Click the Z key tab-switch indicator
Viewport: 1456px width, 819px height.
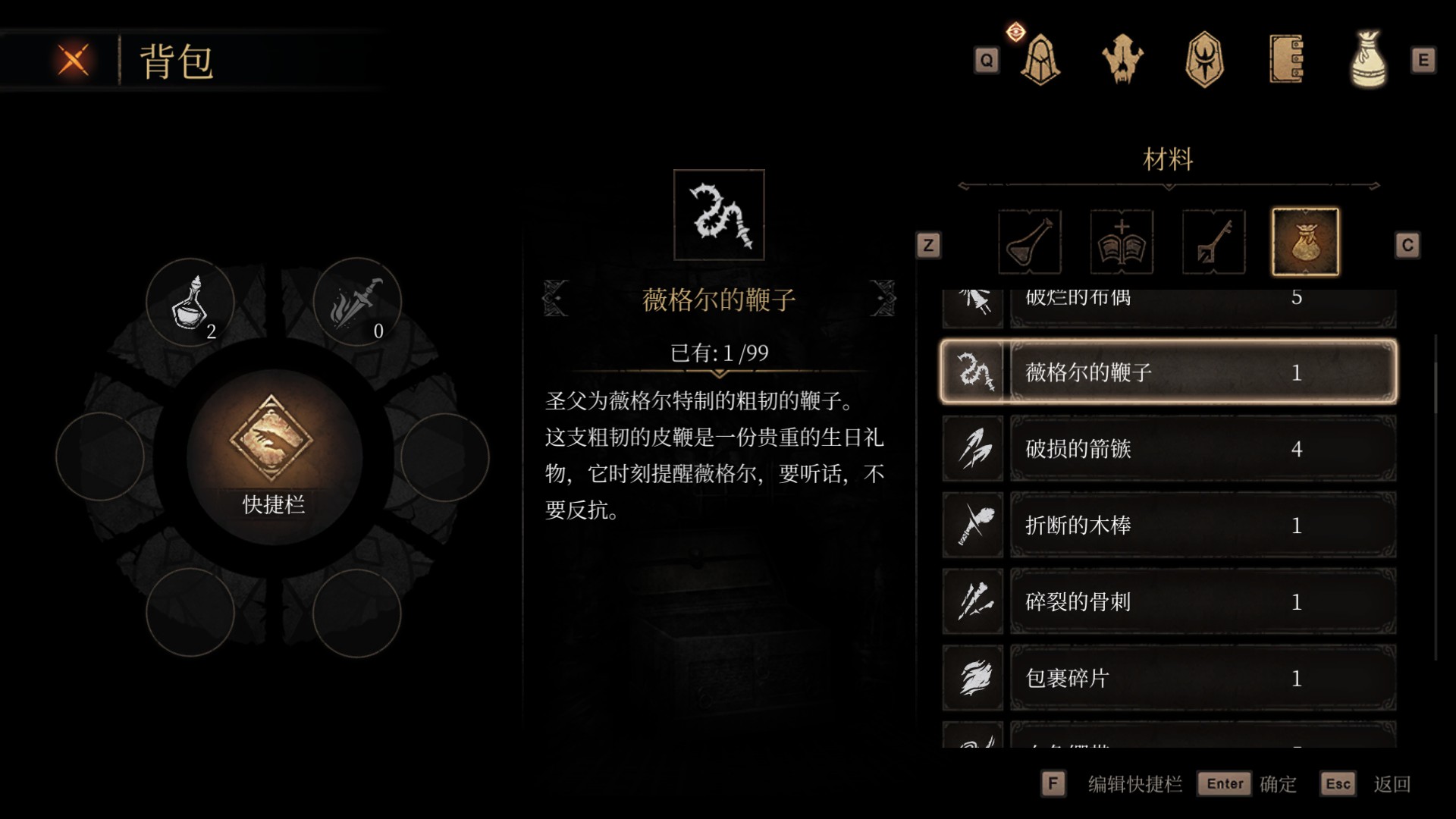[929, 245]
